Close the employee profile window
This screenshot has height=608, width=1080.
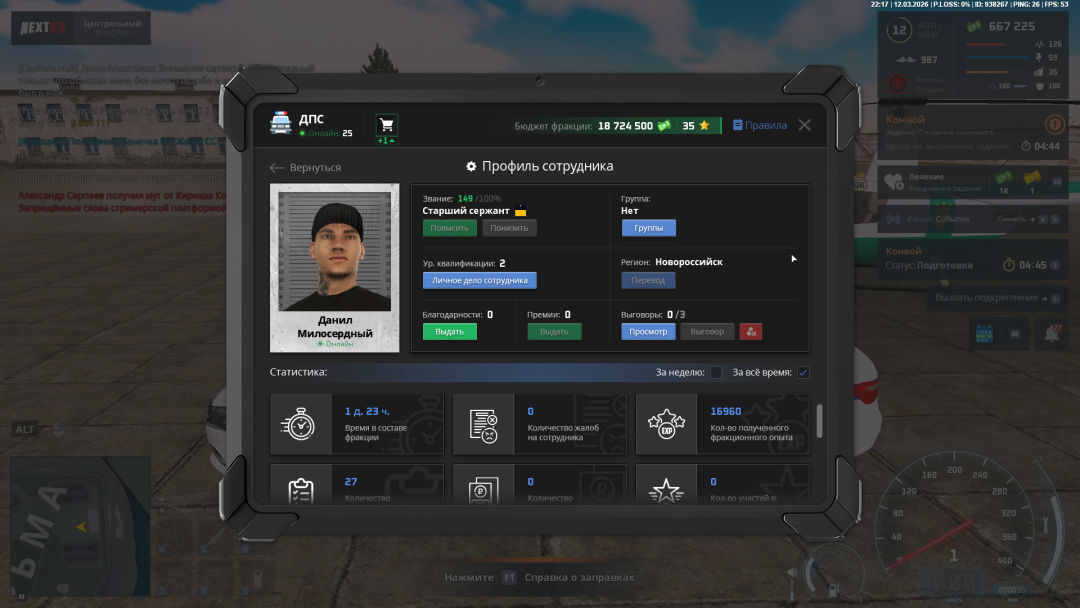pyautogui.click(x=804, y=126)
